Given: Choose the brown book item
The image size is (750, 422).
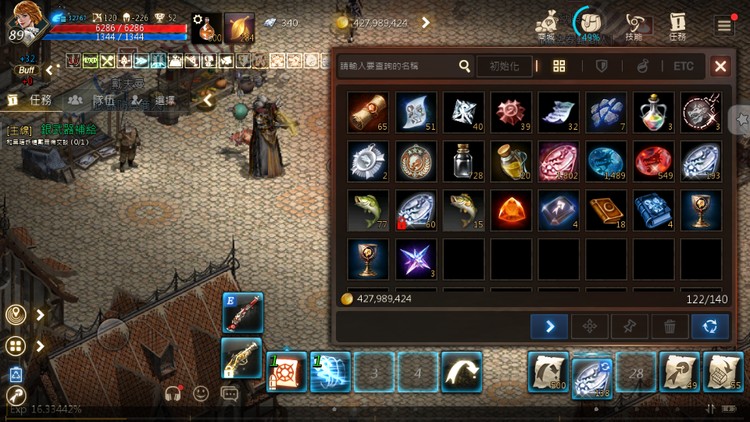Looking at the screenshot, I should click(605, 210).
